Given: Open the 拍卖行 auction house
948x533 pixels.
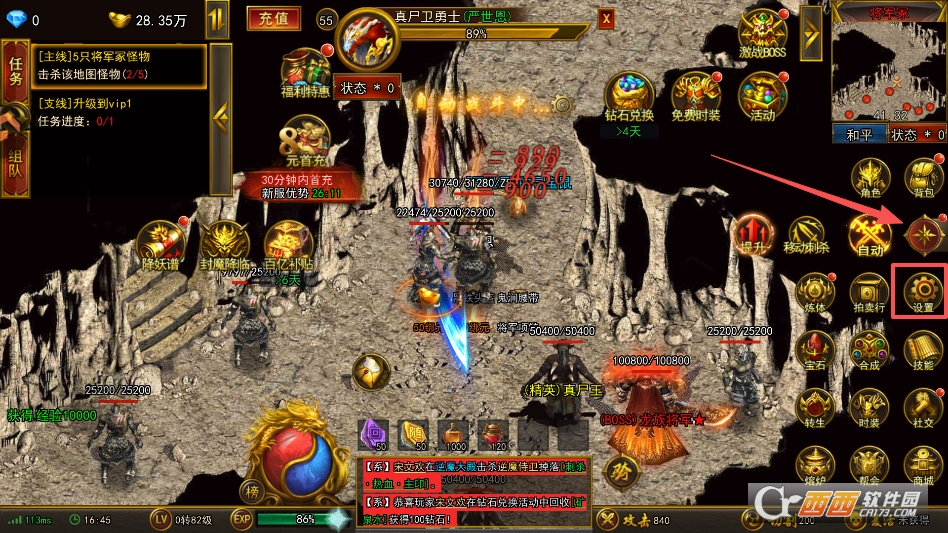Looking at the screenshot, I should pos(868,291).
